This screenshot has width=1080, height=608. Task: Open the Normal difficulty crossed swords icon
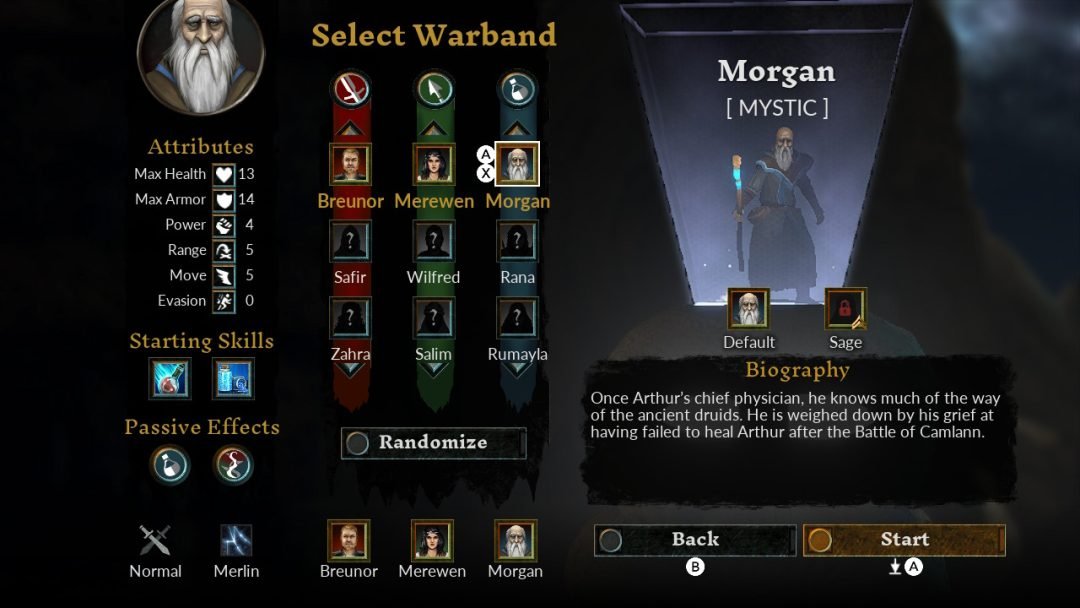(x=155, y=541)
